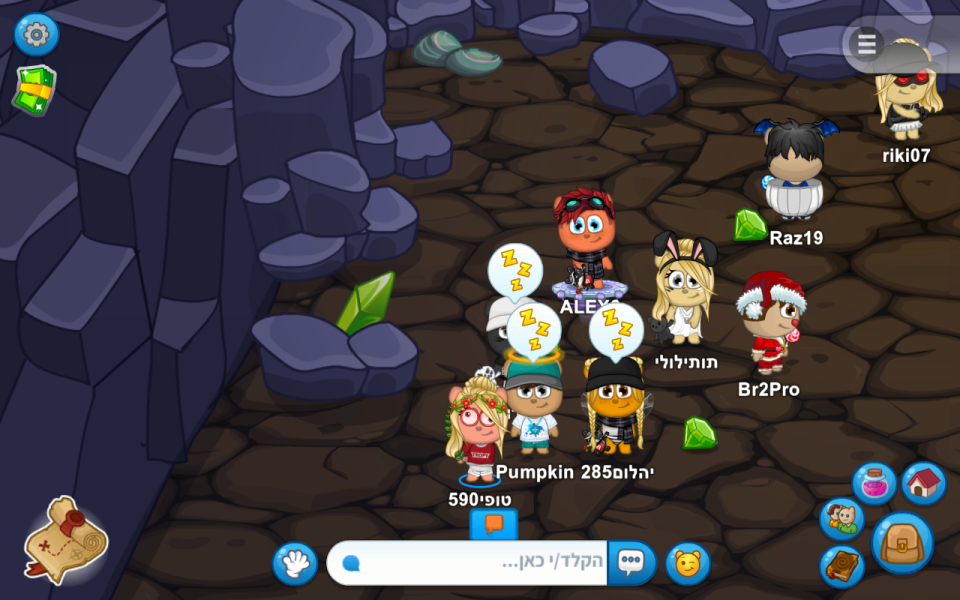Open the green cash shop icon

click(x=35, y=91)
